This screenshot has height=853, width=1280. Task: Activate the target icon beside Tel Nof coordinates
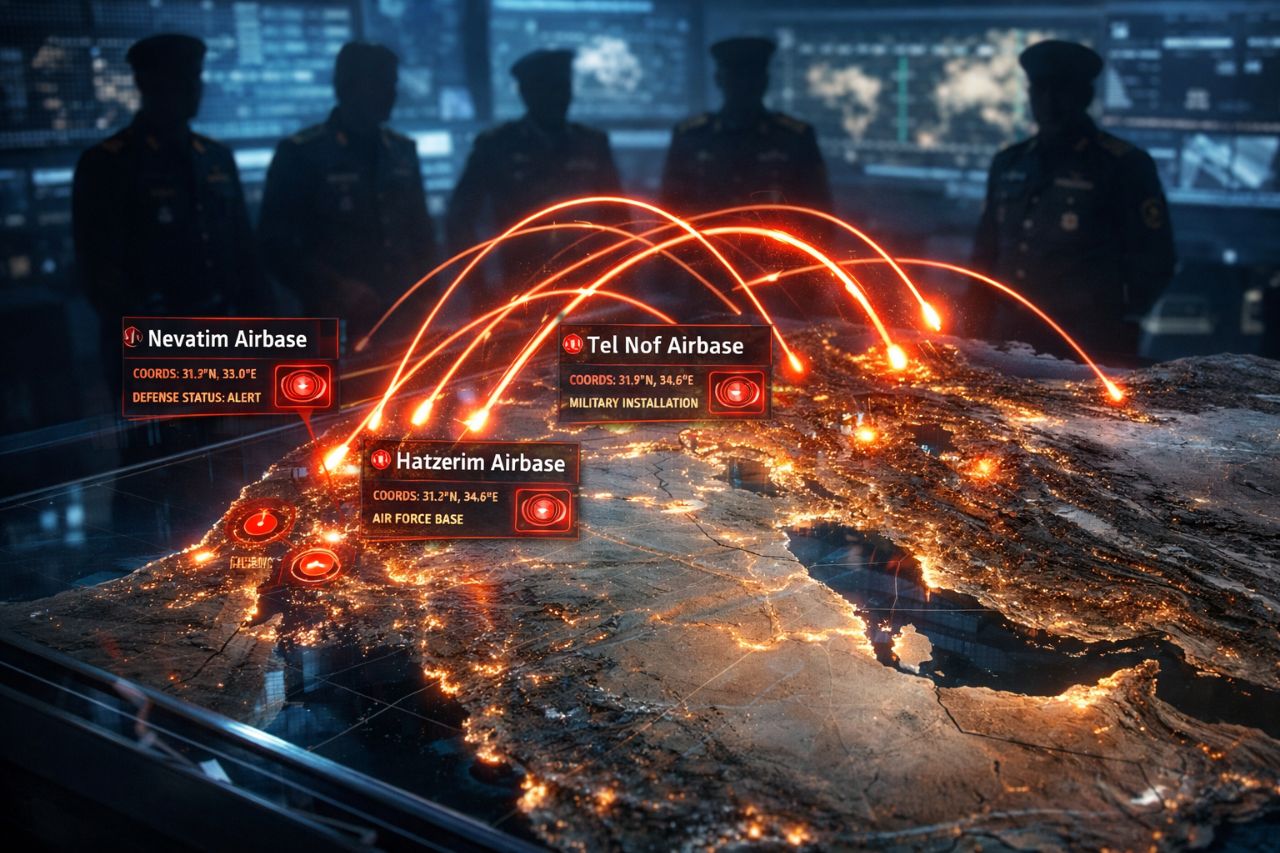(738, 392)
